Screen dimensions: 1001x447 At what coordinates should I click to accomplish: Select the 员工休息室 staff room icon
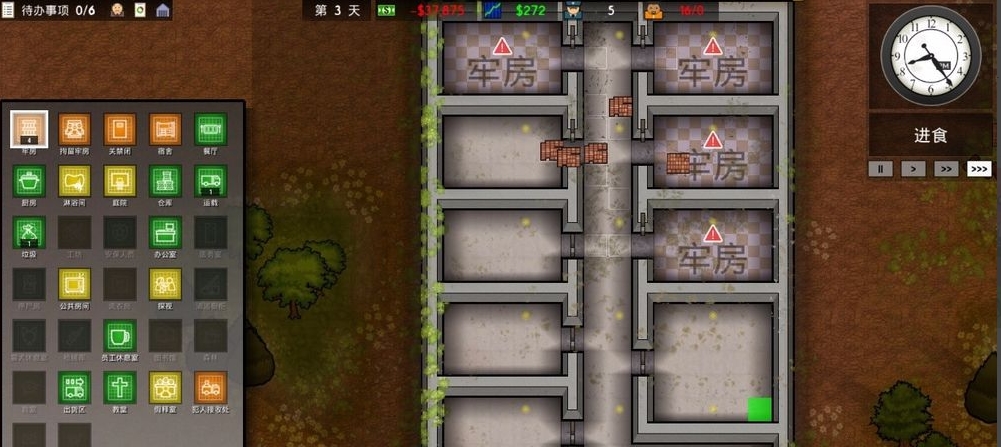click(x=120, y=336)
